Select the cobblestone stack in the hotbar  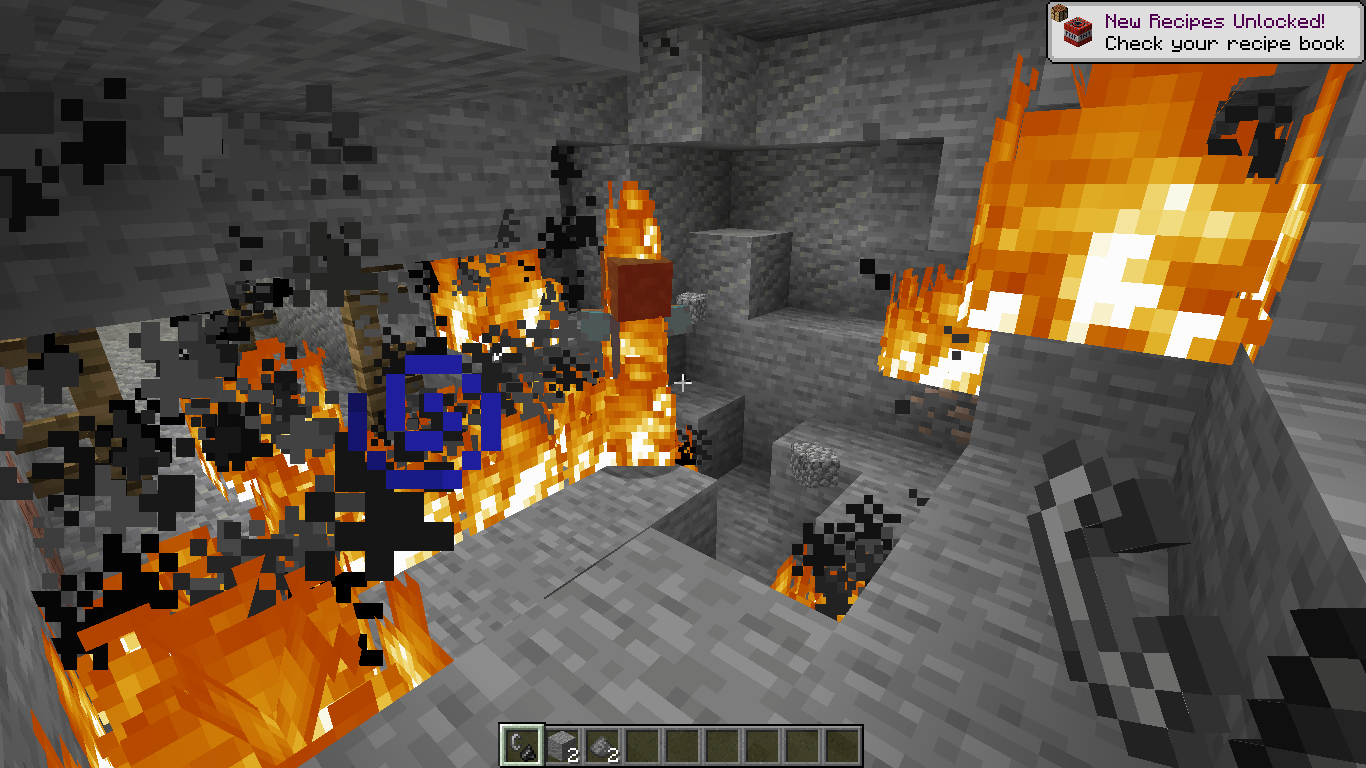pos(561,744)
